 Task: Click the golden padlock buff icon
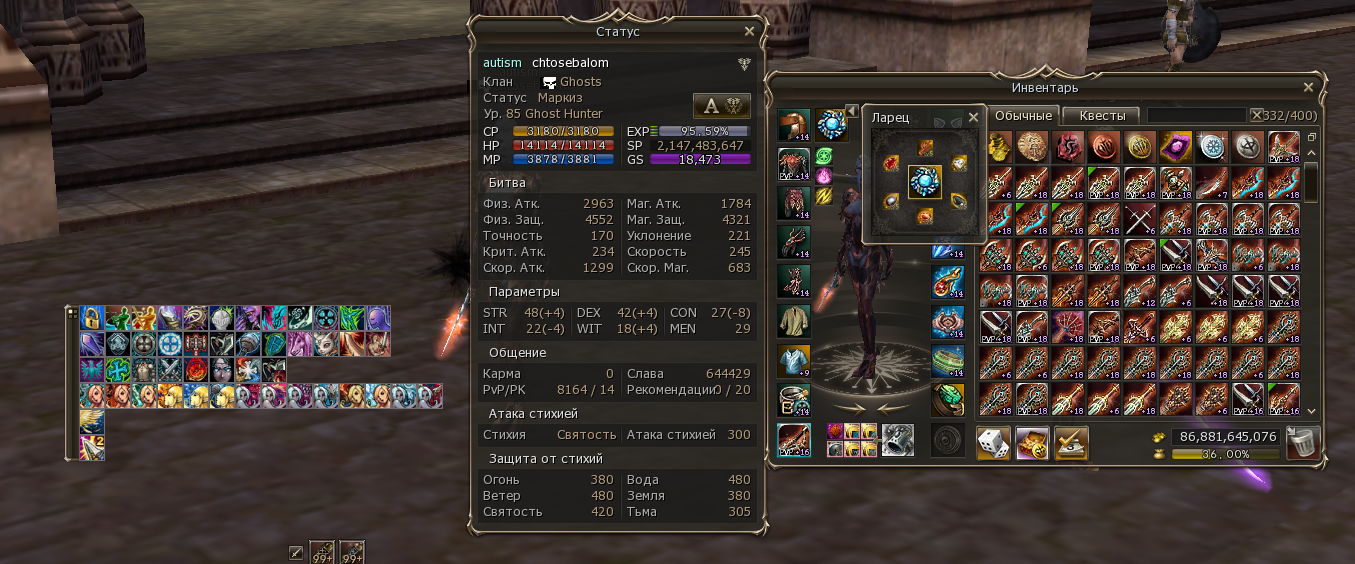coord(92,318)
